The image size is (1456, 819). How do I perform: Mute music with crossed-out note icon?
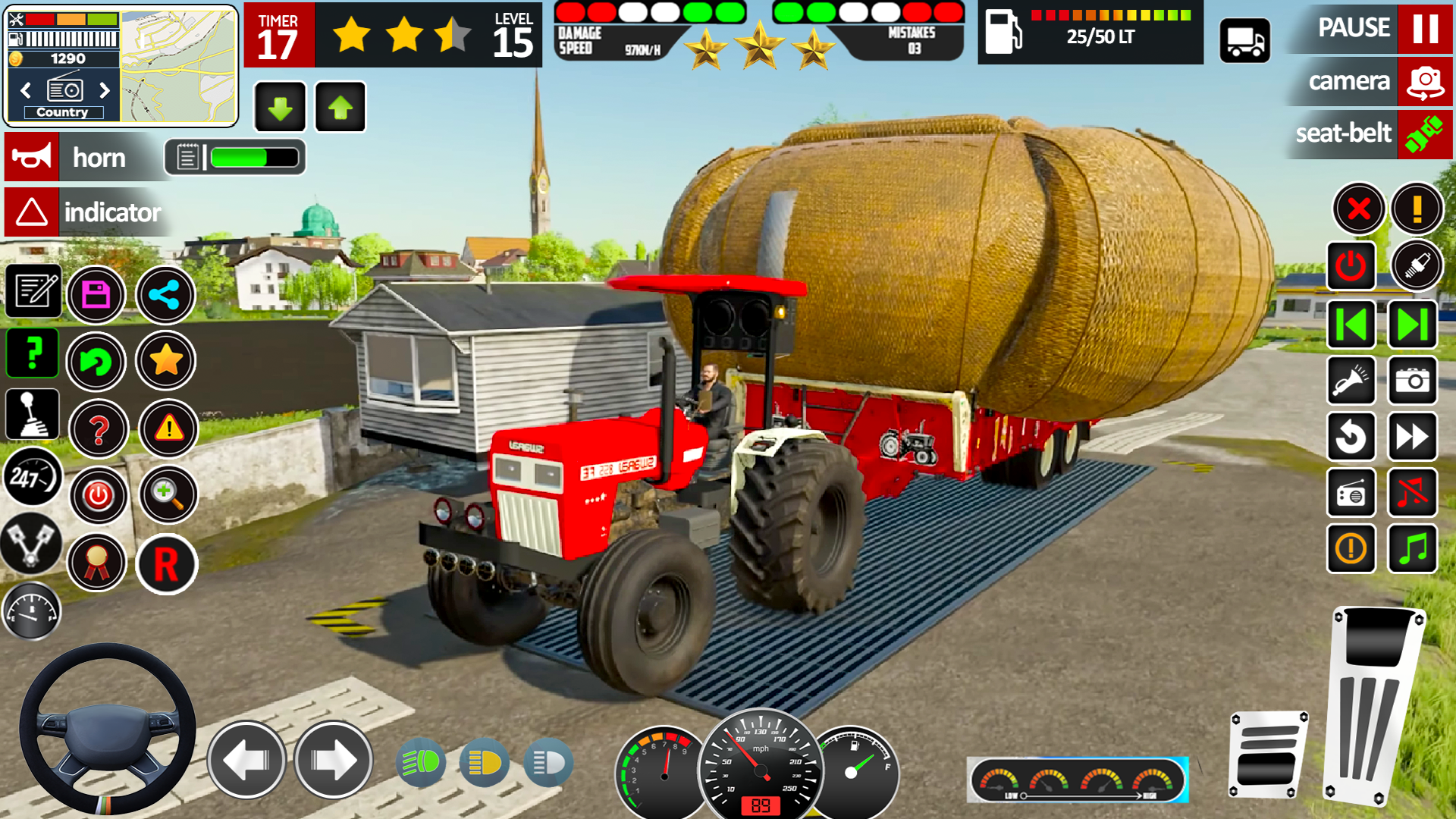coord(1412,493)
